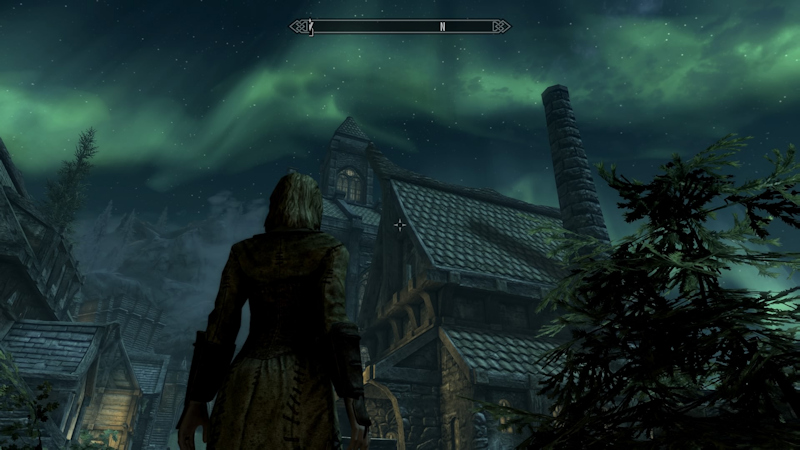
Task: Click the location marker at the compass's left end
Action: pyautogui.click(x=313, y=25)
